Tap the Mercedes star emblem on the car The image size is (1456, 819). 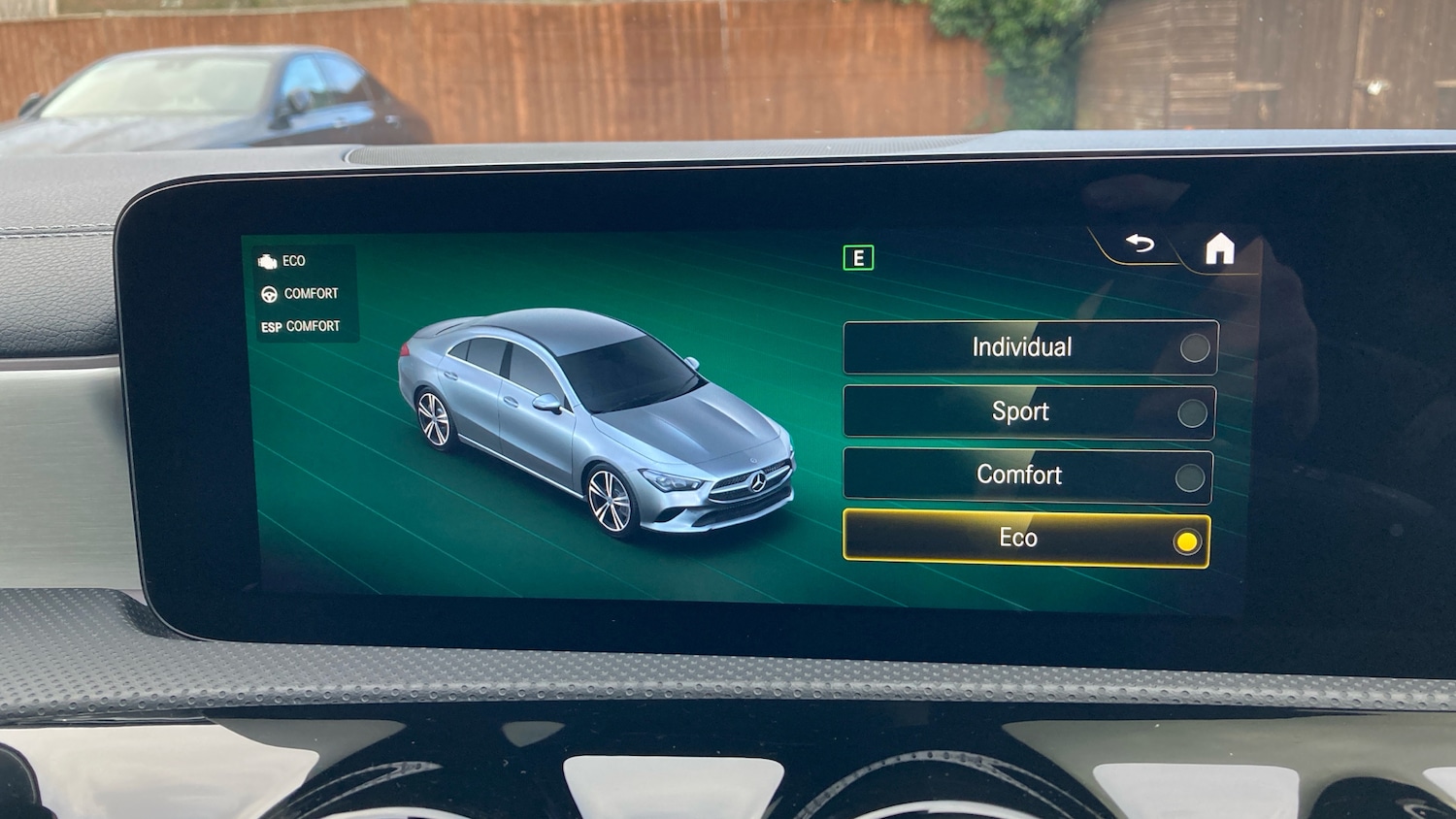pyautogui.click(x=758, y=482)
